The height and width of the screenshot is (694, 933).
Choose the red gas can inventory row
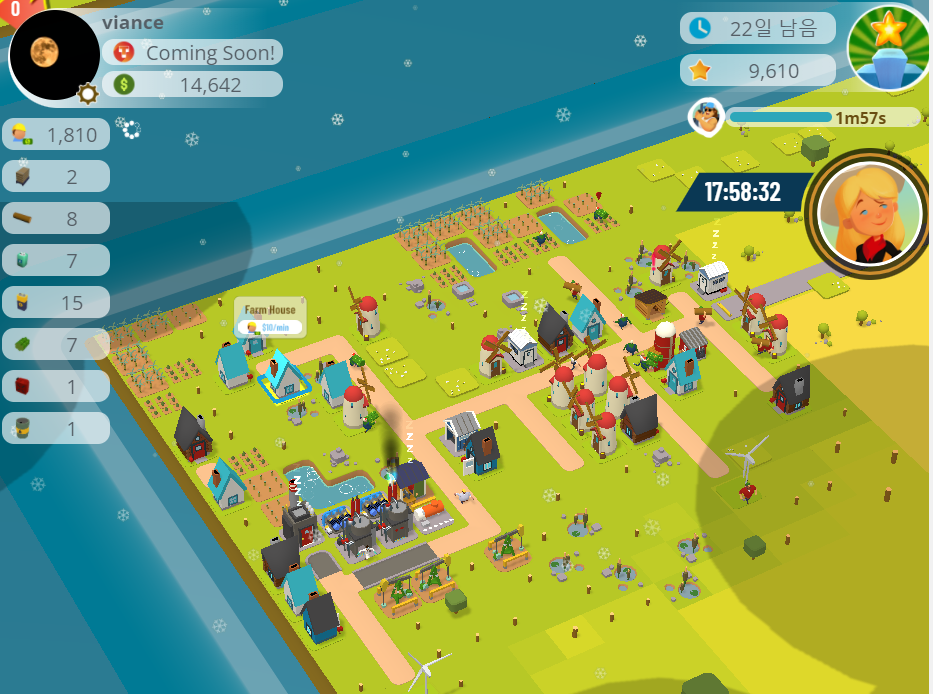click(x=56, y=386)
